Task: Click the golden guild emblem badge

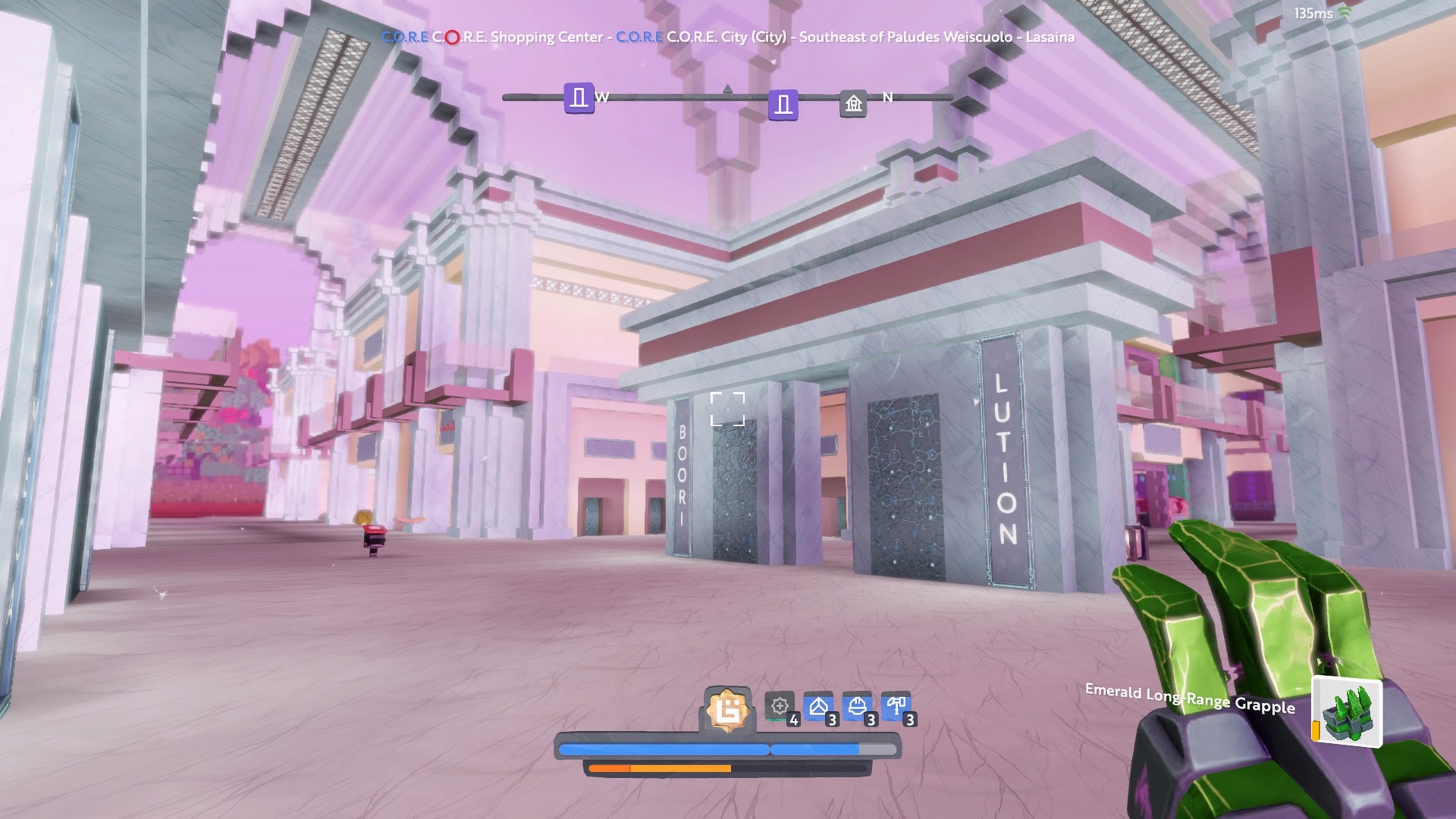Action: coord(727,711)
